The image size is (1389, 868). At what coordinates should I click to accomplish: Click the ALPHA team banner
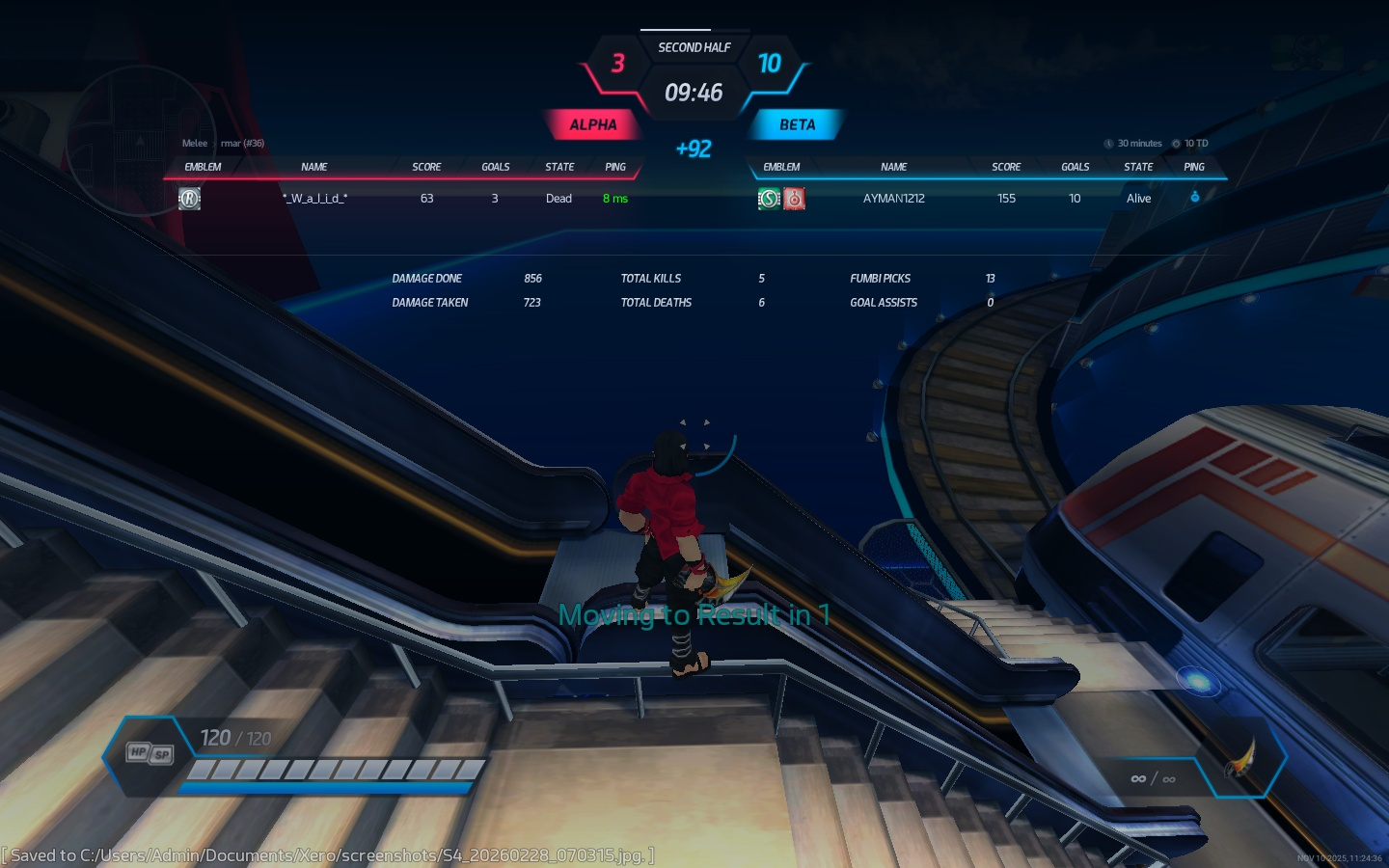click(x=592, y=124)
